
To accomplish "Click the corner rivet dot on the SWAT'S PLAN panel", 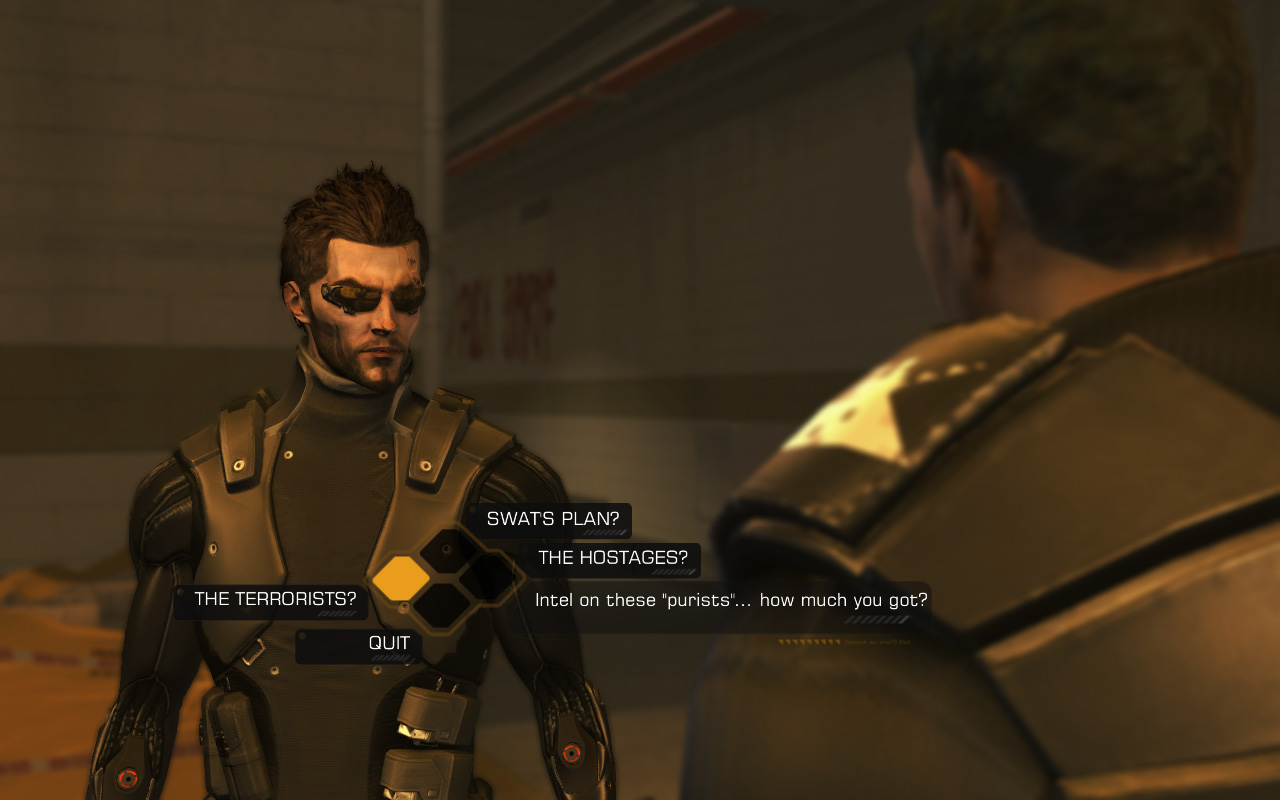I will click(471, 509).
